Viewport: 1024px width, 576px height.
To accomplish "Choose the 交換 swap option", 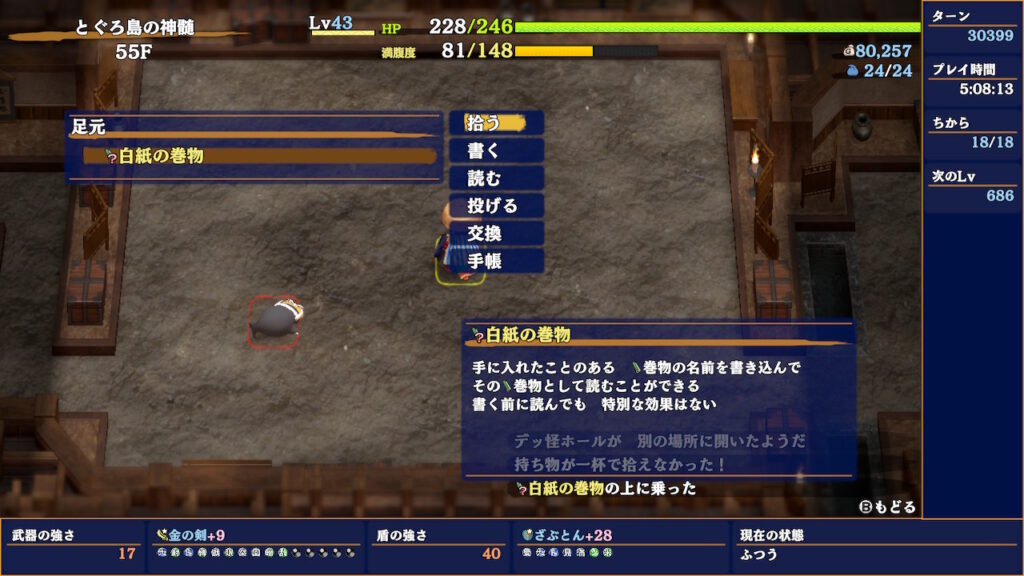I will click(496, 233).
